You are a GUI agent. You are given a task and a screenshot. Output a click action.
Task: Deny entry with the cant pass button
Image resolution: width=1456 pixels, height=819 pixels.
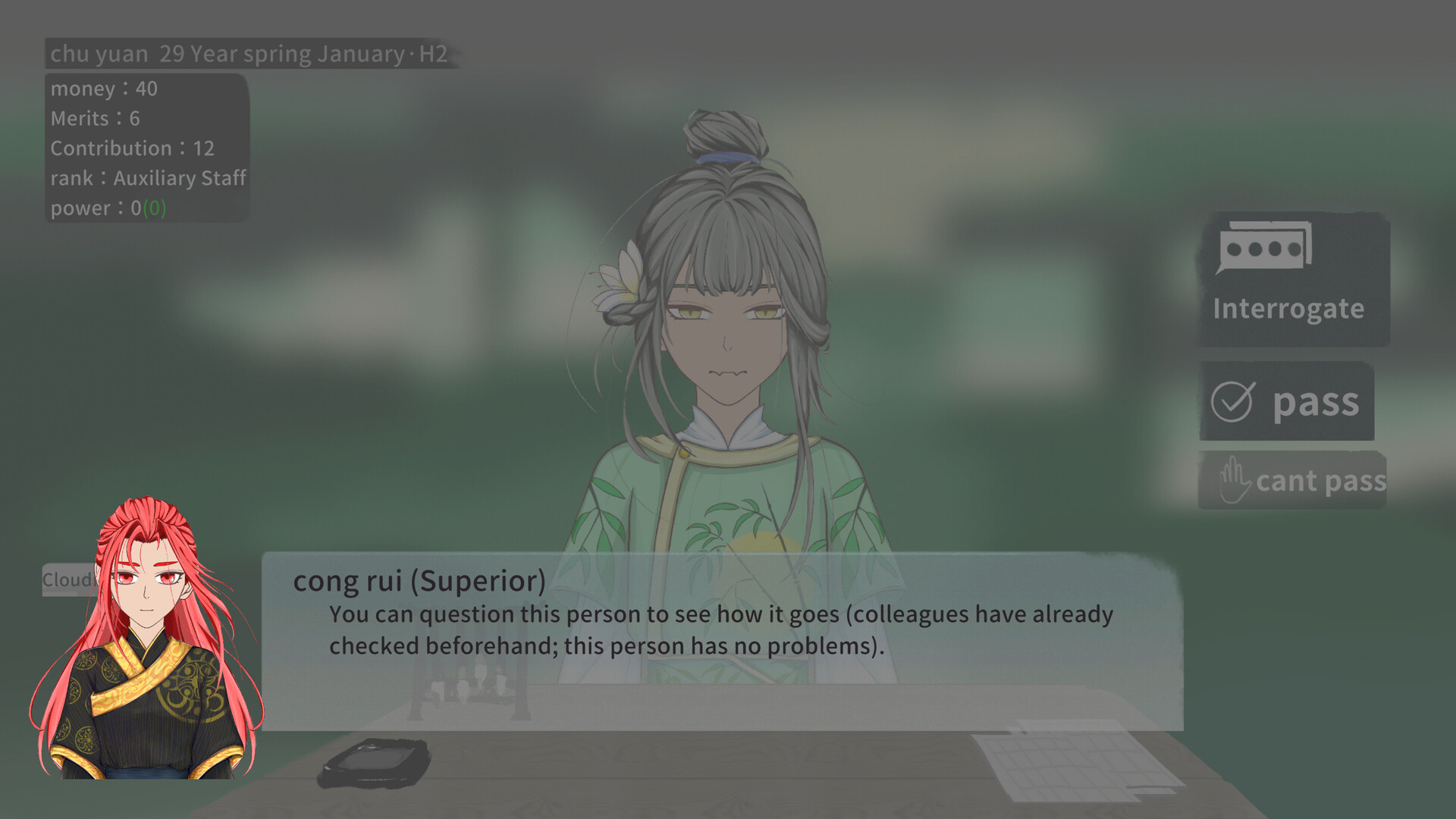pyautogui.click(x=1319, y=481)
